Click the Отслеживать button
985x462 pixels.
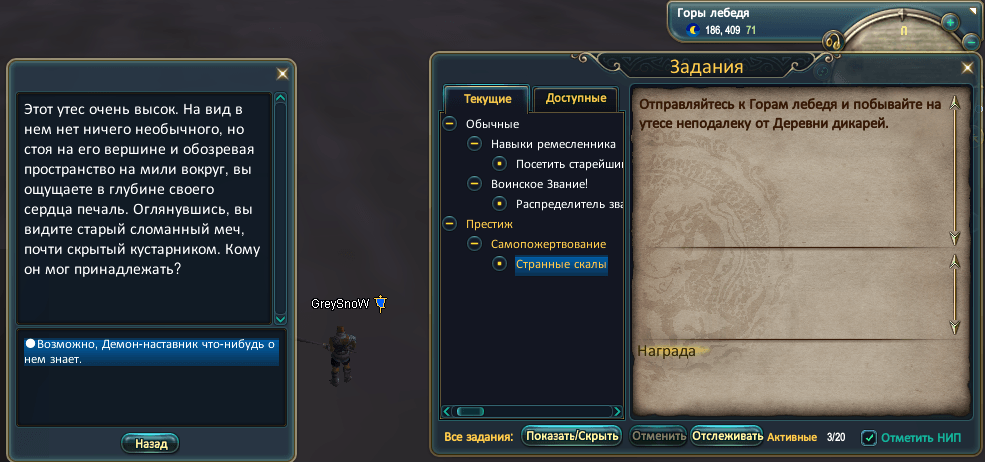727,436
